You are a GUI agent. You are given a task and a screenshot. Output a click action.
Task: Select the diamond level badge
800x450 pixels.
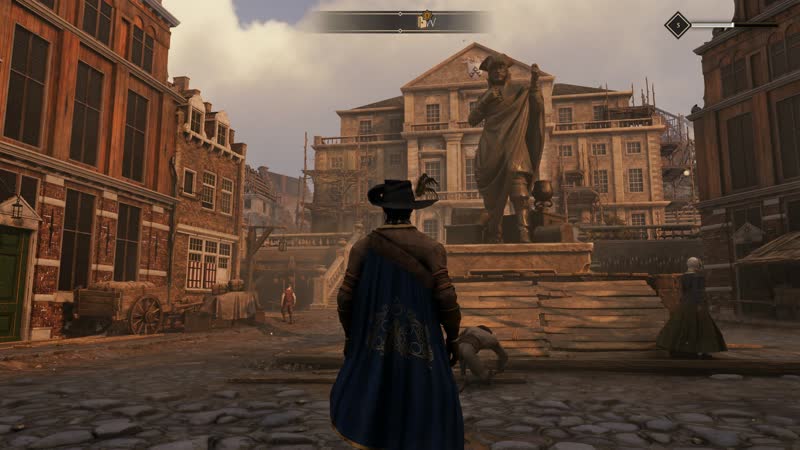pyautogui.click(x=678, y=25)
